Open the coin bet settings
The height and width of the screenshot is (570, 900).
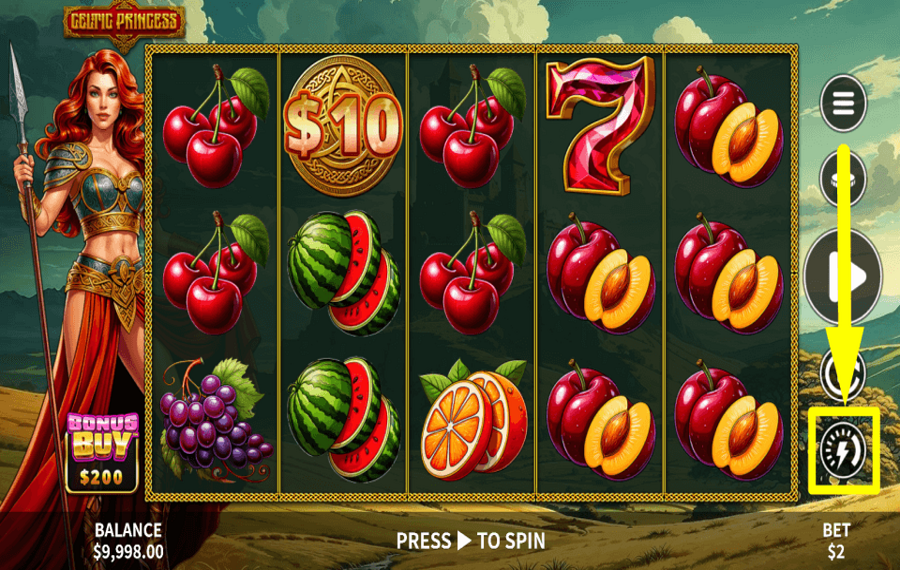point(842,177)
